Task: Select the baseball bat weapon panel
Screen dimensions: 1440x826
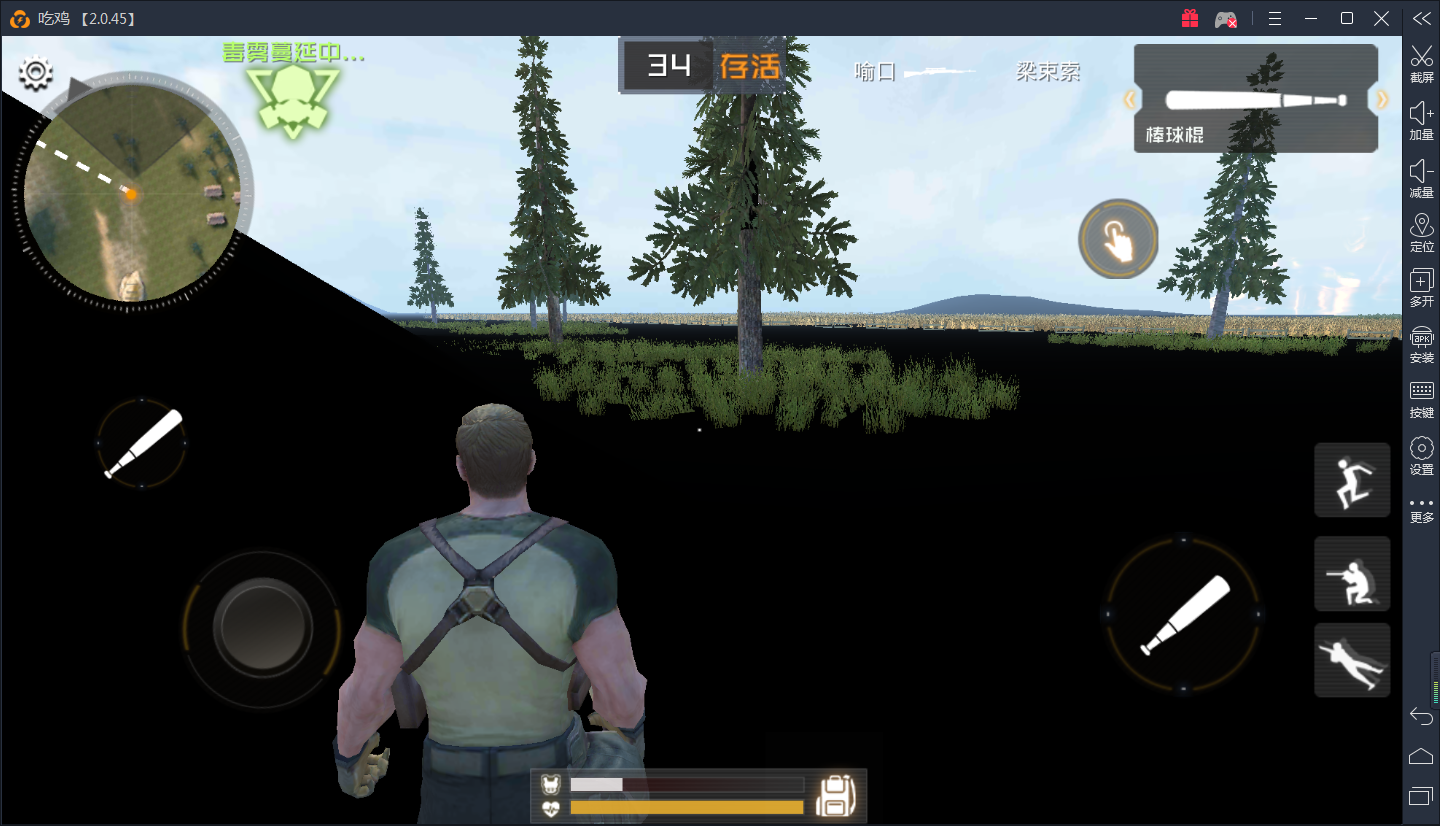Action: click(1256, 100)
